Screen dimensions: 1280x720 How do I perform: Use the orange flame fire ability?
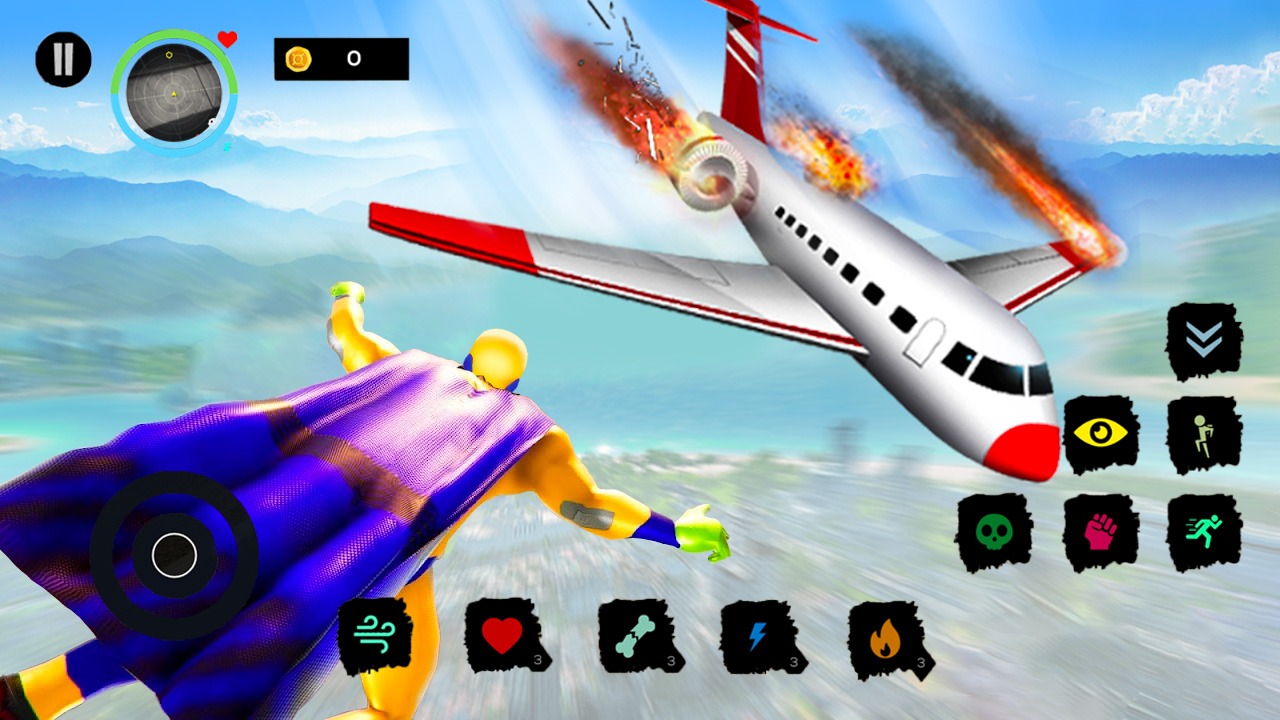click(x=887, y=637)
